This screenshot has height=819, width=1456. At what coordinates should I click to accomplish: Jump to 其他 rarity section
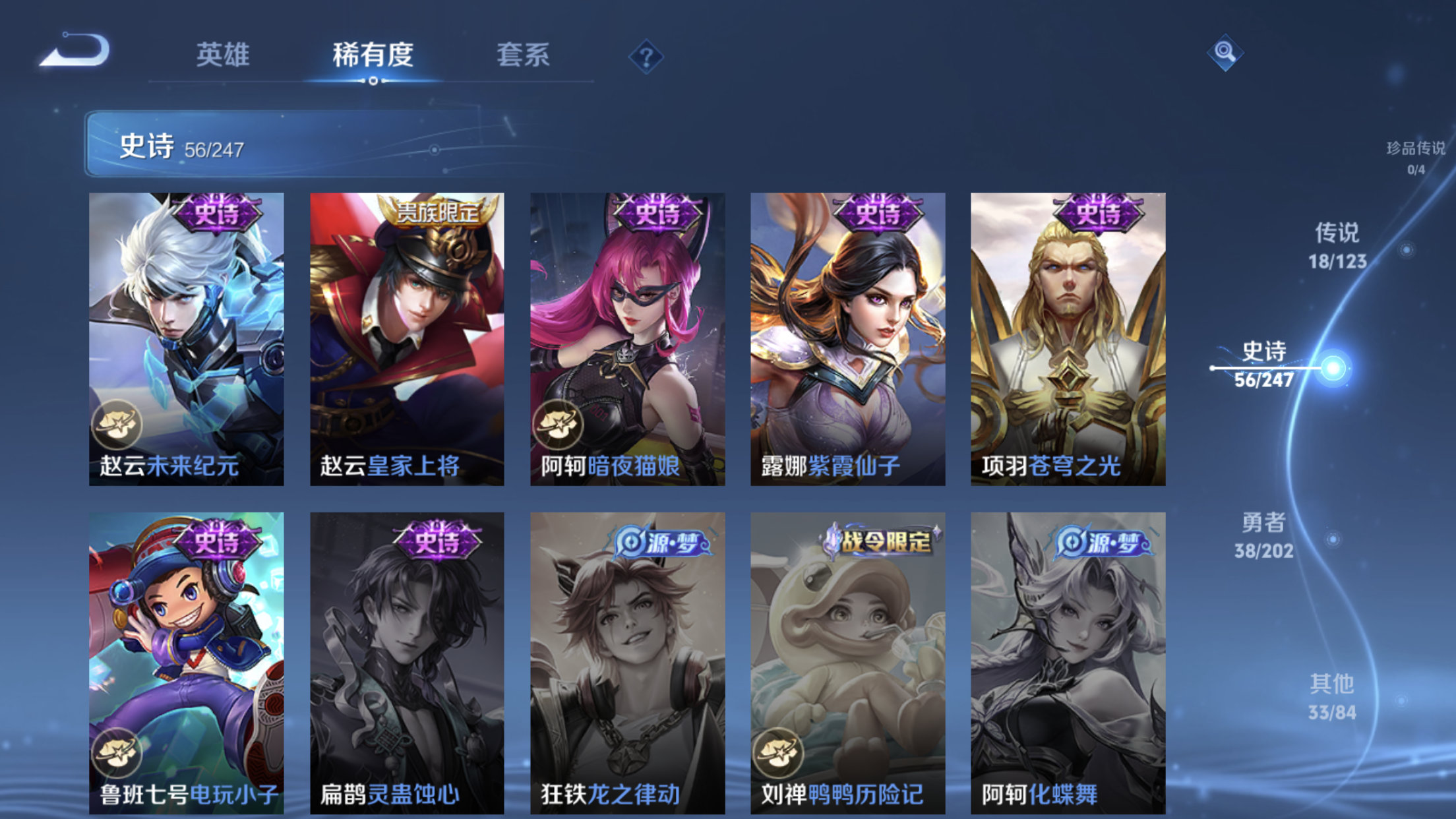click(x=1332, y=697)
